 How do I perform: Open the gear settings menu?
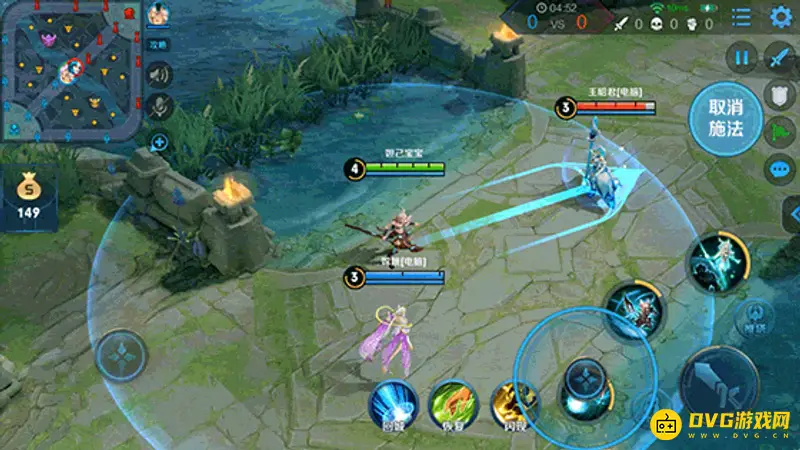pos(782,17)
